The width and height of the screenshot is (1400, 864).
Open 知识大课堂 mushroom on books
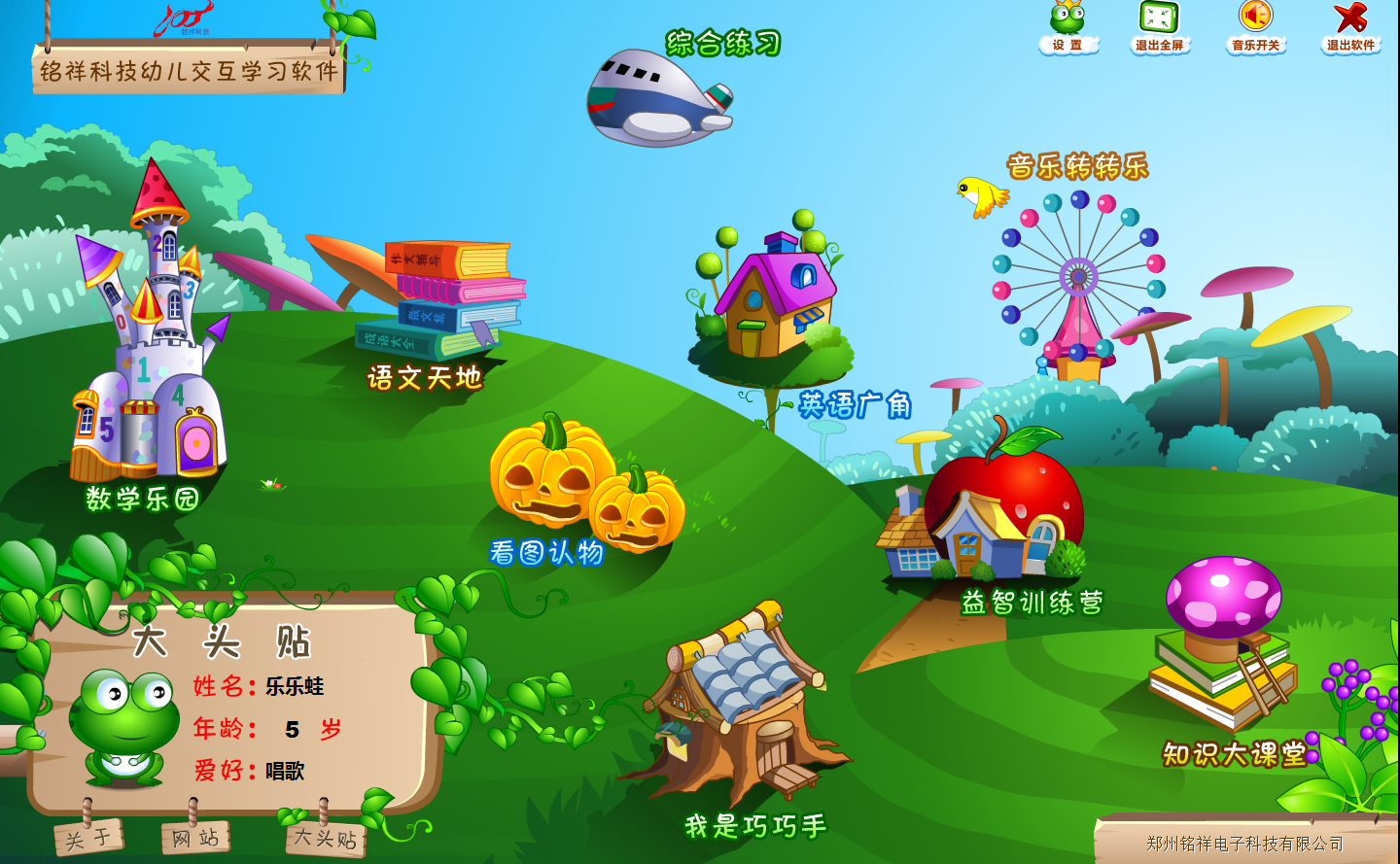tap(1223, 641)
